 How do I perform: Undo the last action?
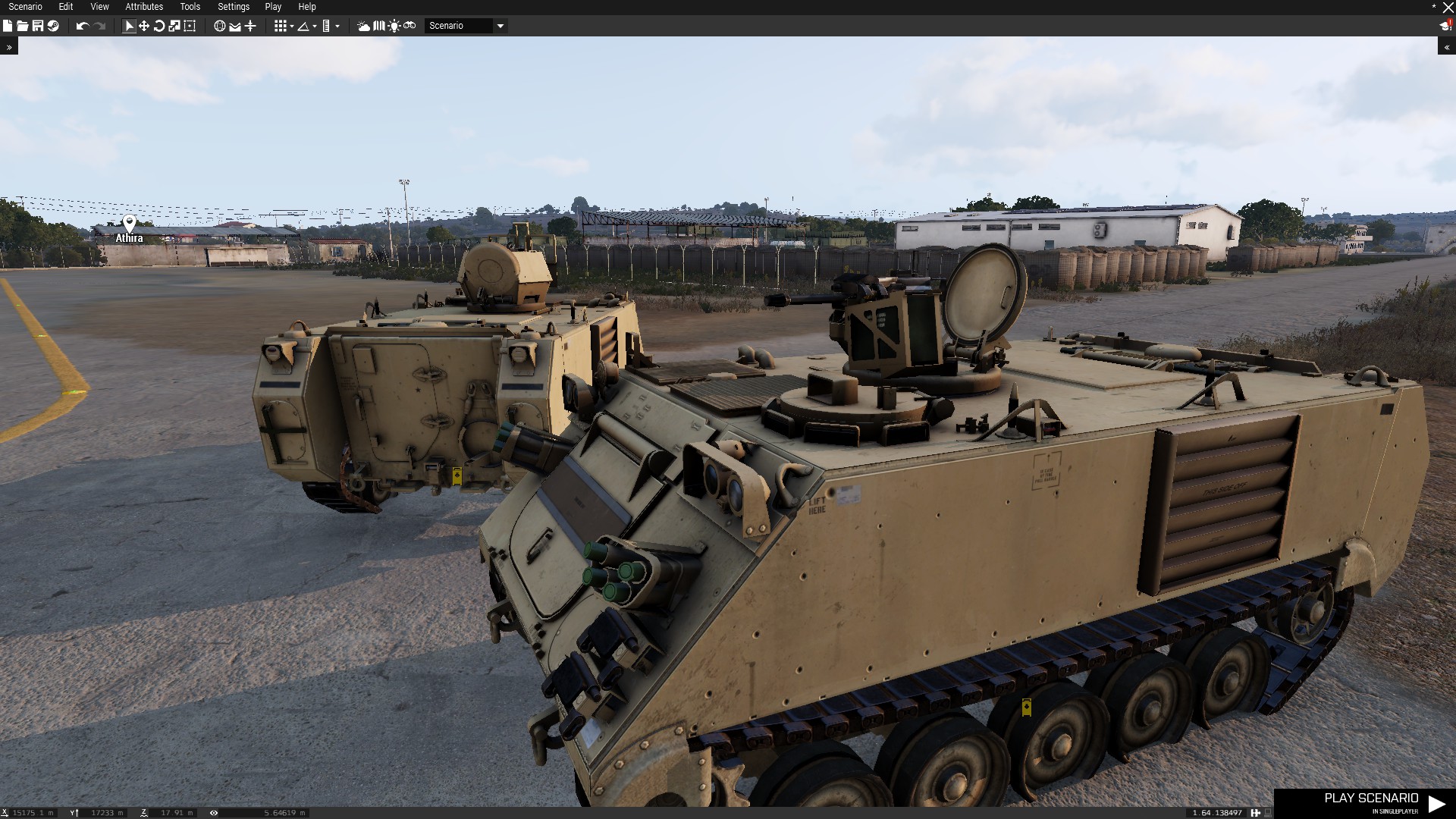pos(82,26)
